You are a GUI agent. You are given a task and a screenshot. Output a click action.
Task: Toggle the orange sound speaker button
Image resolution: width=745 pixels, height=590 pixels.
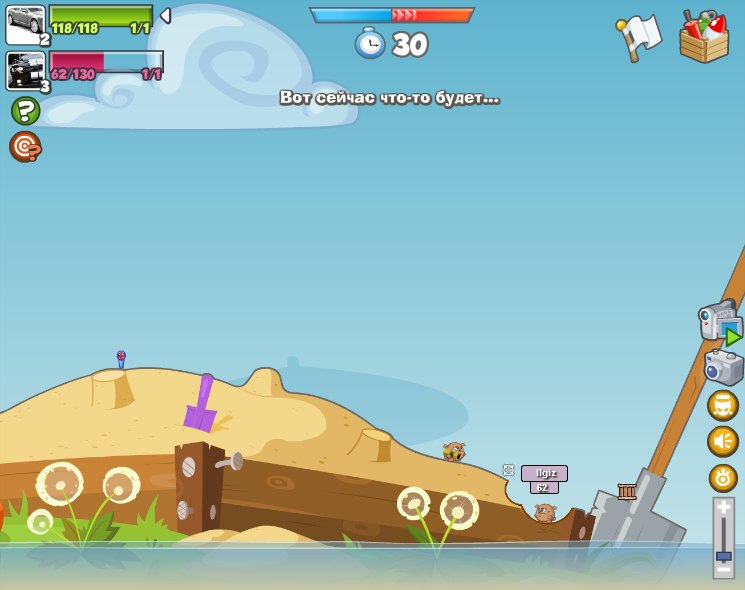tap(723, 441)
